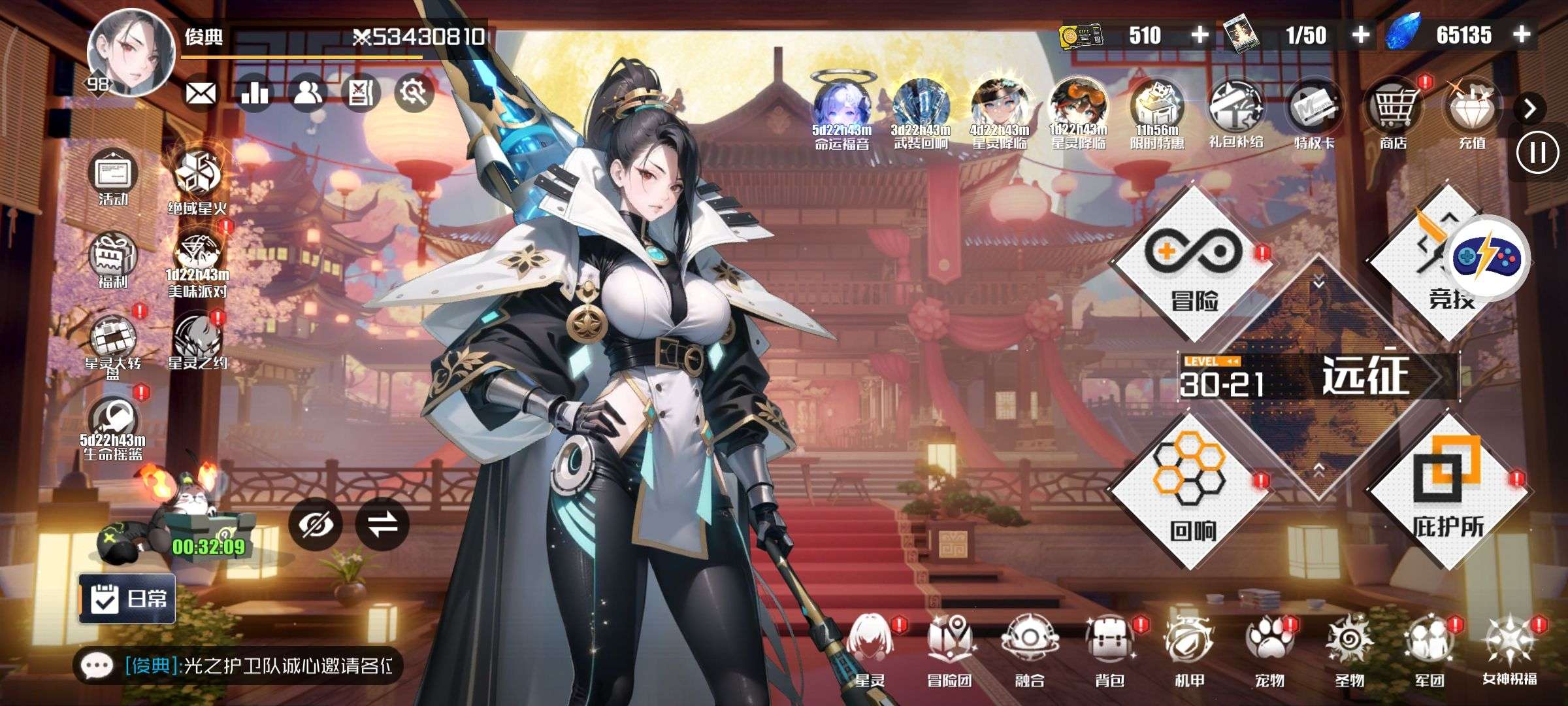1568x706 pixels.
Task: Open the 福利 welfare gift icon
Action: coord(113,260)
